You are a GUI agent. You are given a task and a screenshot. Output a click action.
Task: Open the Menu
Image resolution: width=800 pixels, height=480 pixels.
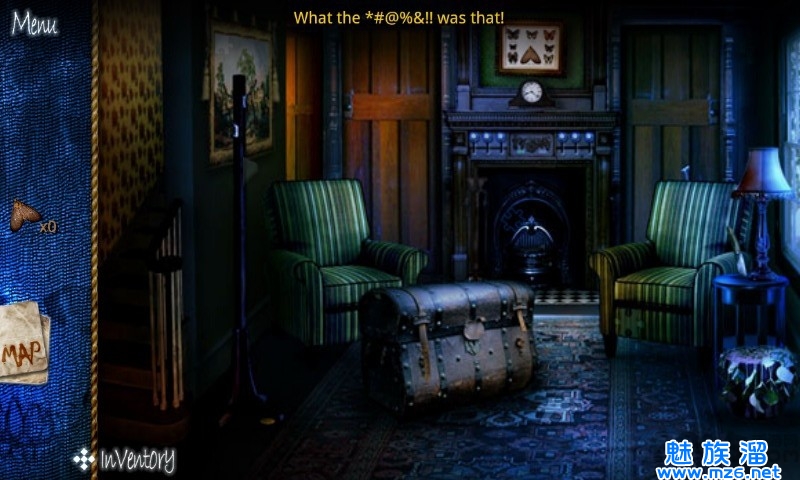[x=34, y=24]
